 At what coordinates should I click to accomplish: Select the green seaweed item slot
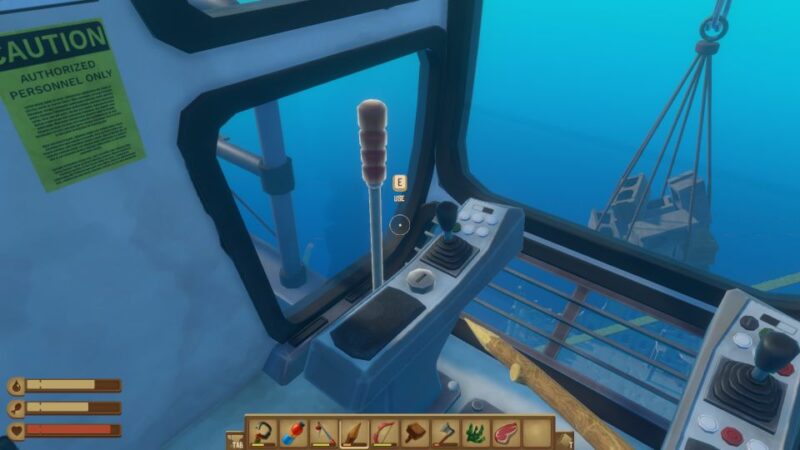476,433
